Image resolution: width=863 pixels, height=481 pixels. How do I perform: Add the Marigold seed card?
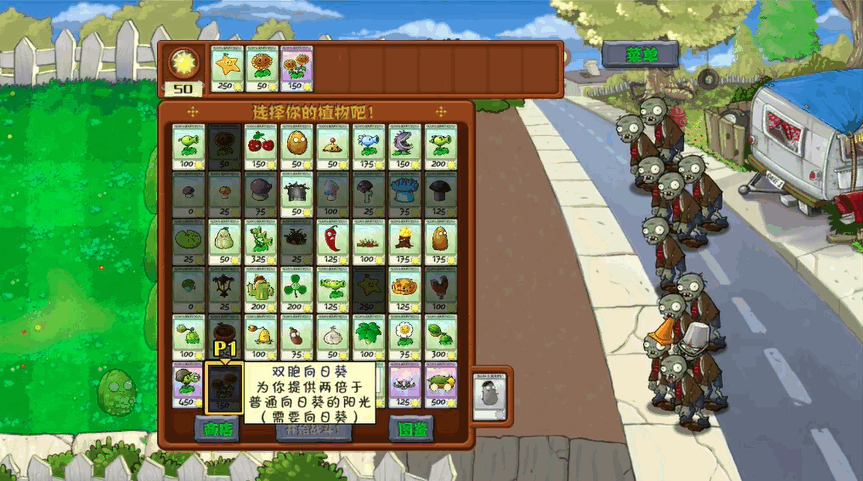[404, 337]
